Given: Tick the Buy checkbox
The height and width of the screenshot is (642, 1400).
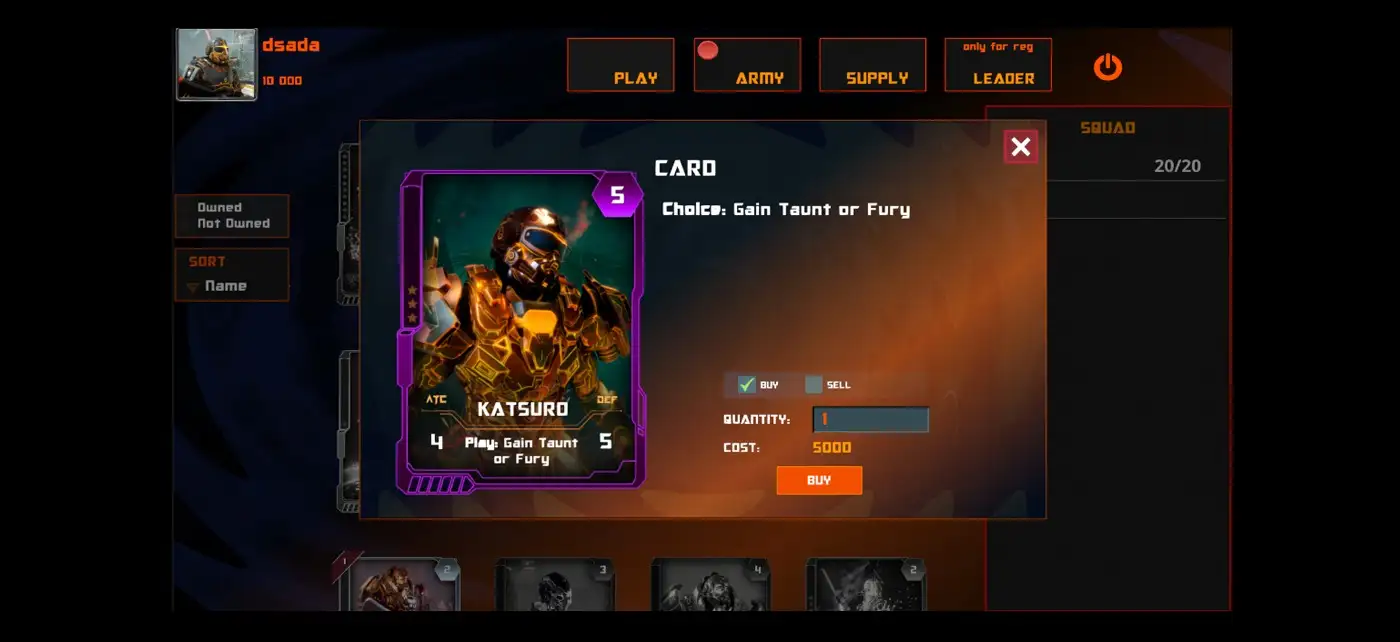Looking at the screenshot, I should point(746,384).
